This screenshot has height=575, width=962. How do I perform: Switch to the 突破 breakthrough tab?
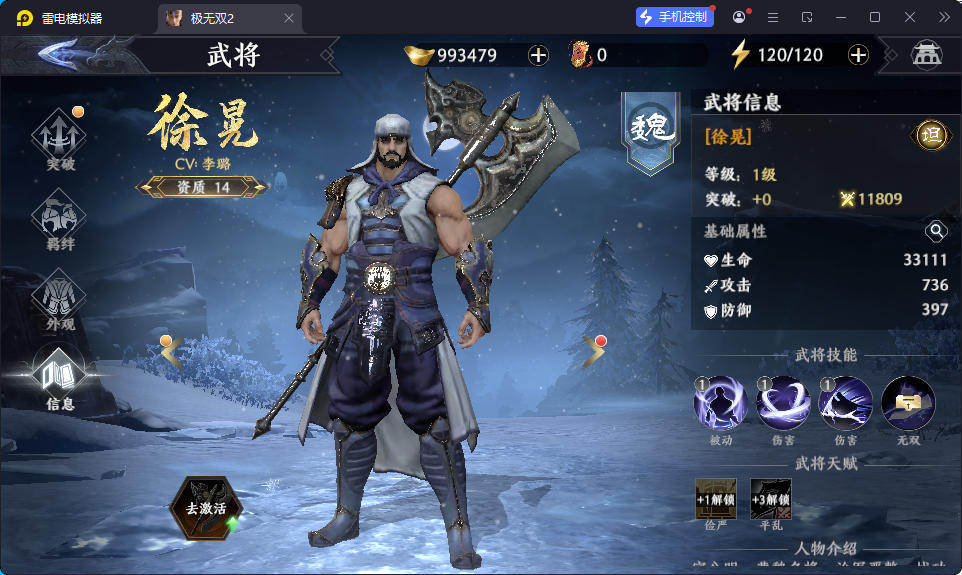(60, 138)
